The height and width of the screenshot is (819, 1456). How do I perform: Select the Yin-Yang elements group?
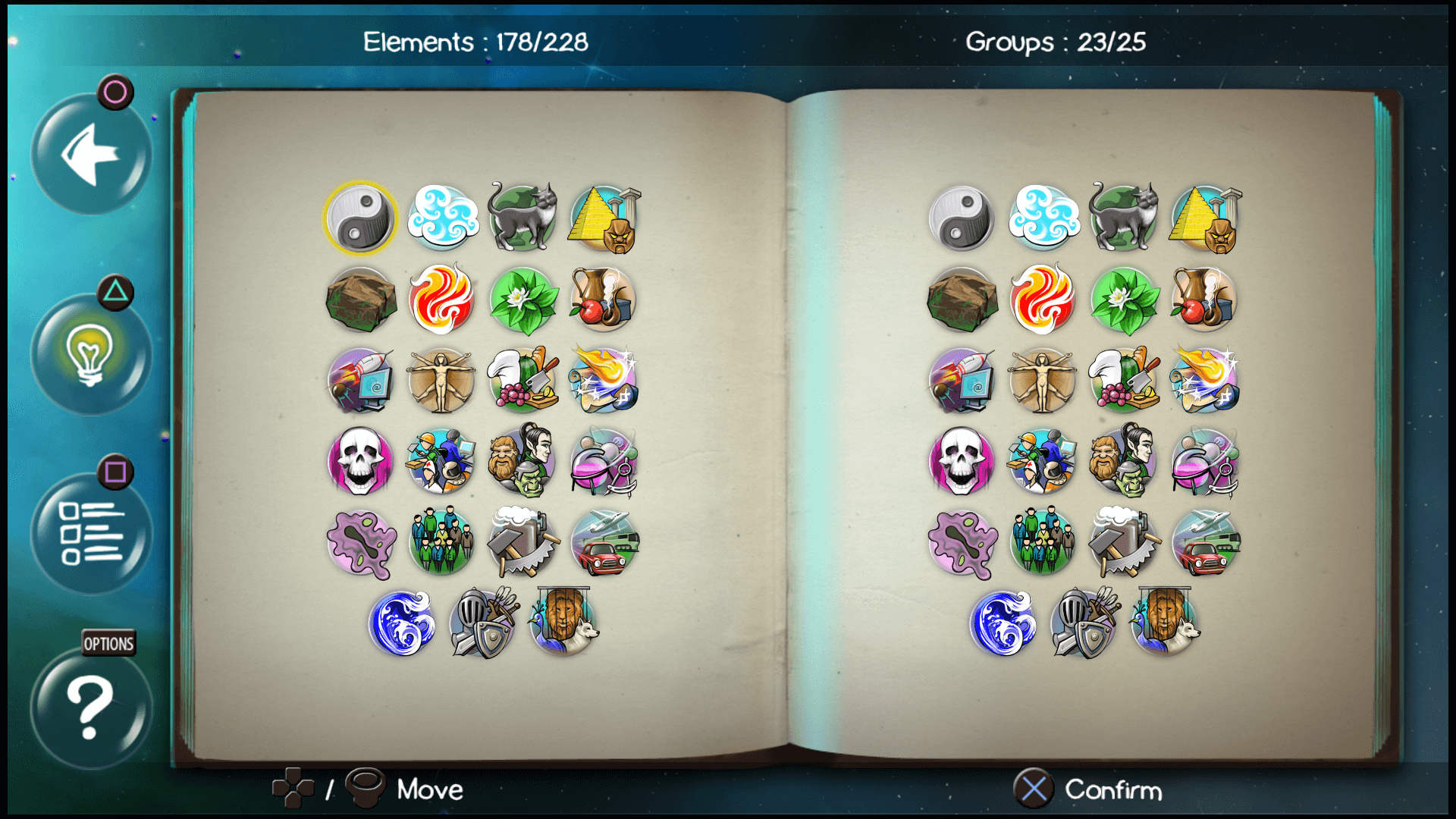360,218
